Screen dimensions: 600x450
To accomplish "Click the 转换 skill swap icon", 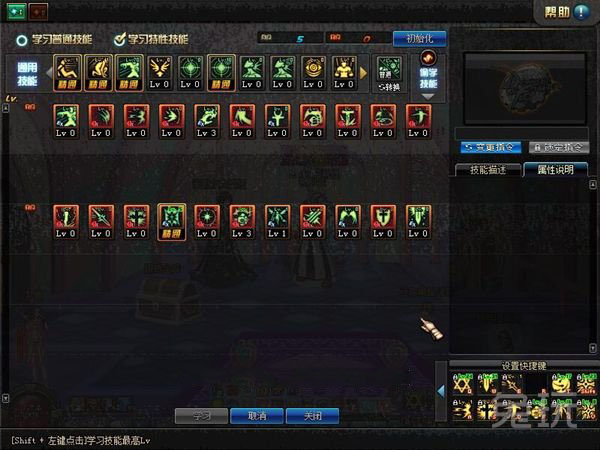I will 390,71.
